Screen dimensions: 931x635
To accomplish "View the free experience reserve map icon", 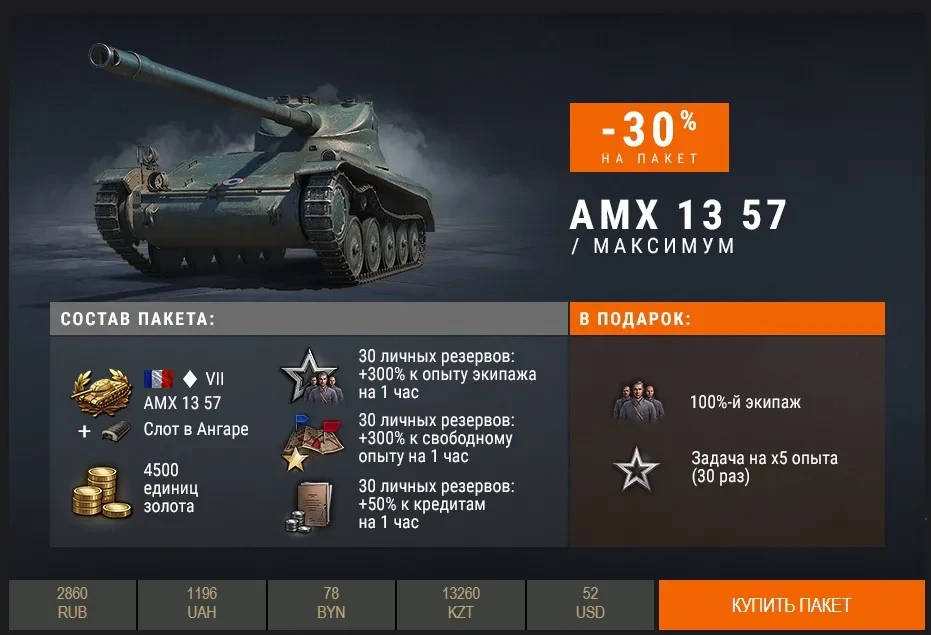I will 307,441.
